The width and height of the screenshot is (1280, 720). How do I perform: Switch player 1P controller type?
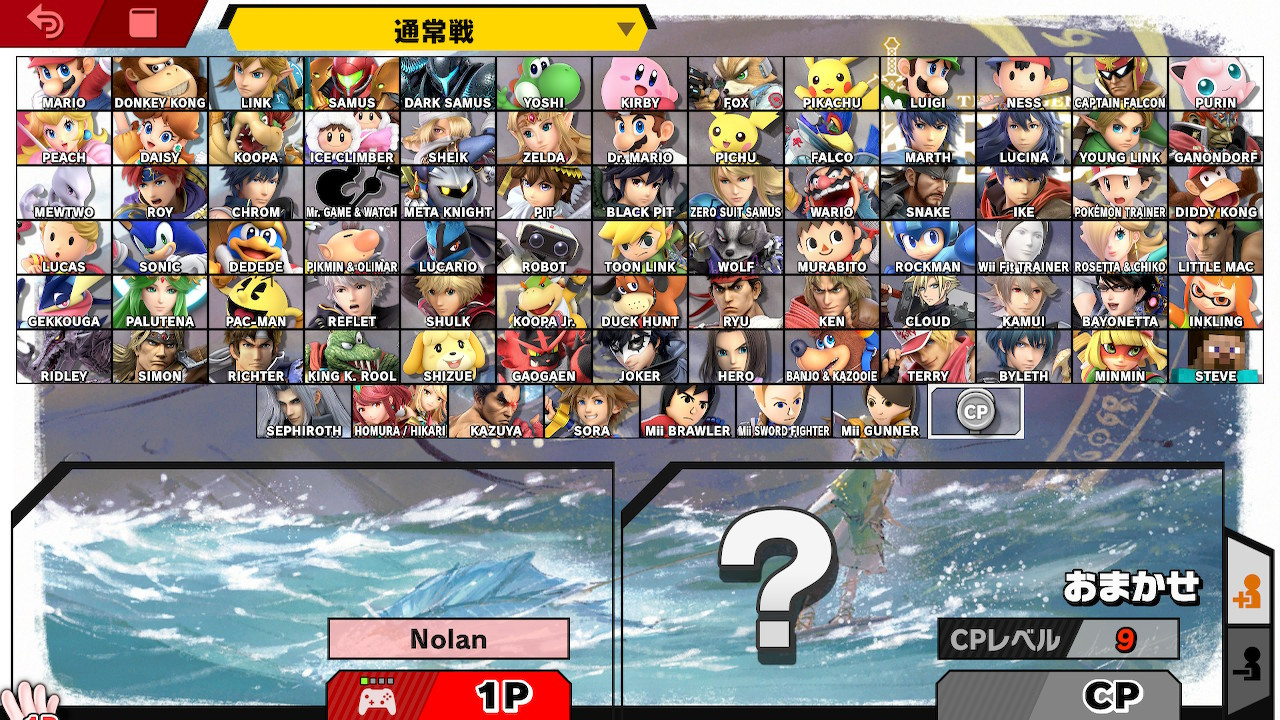(x=449, y=696)
